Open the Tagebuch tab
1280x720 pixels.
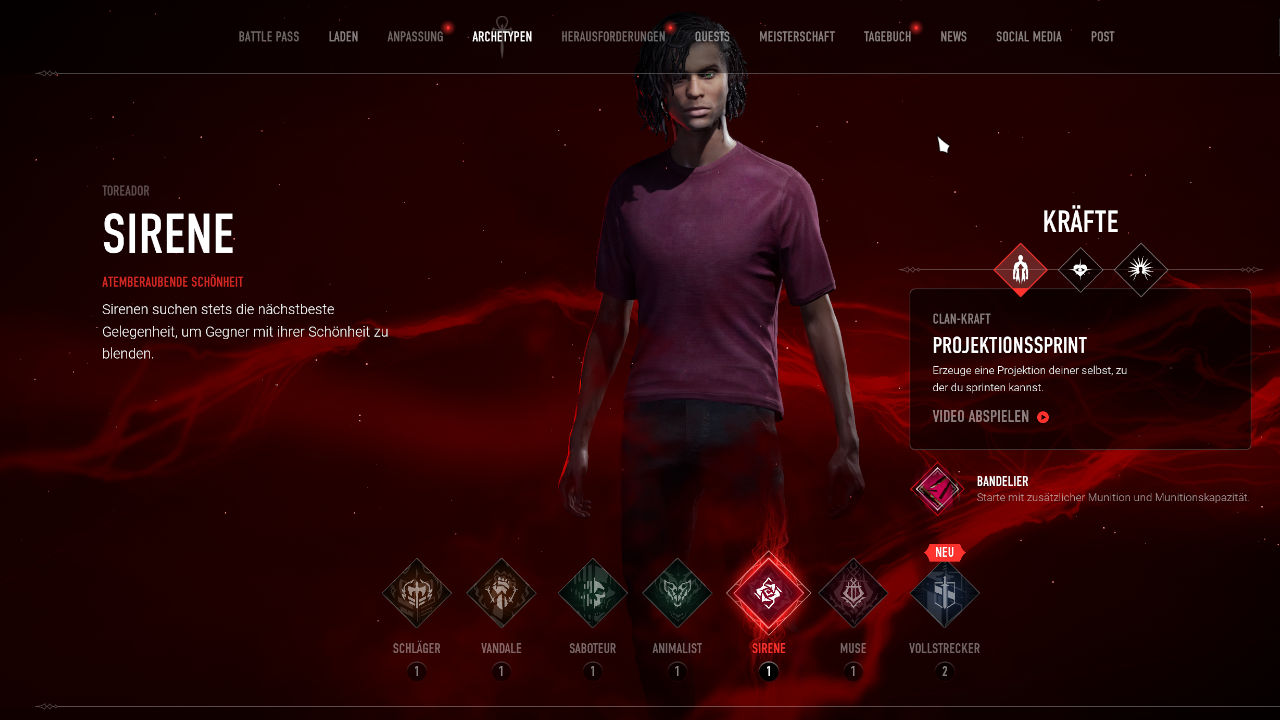coord(887,37)
